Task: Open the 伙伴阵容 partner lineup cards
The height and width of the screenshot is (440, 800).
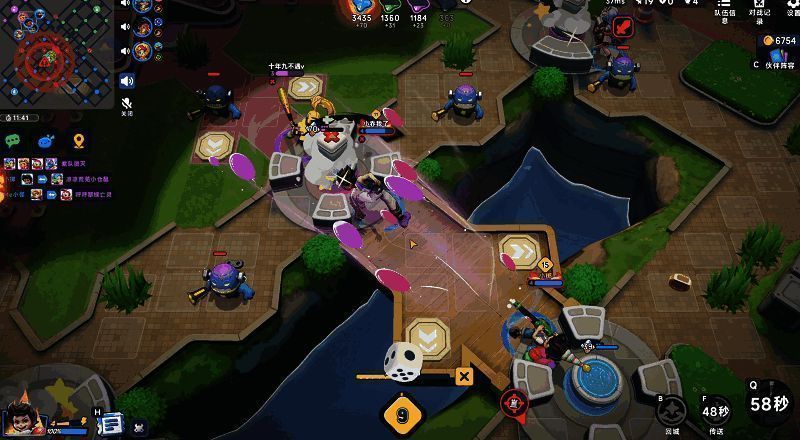Action: click(778, 58)
